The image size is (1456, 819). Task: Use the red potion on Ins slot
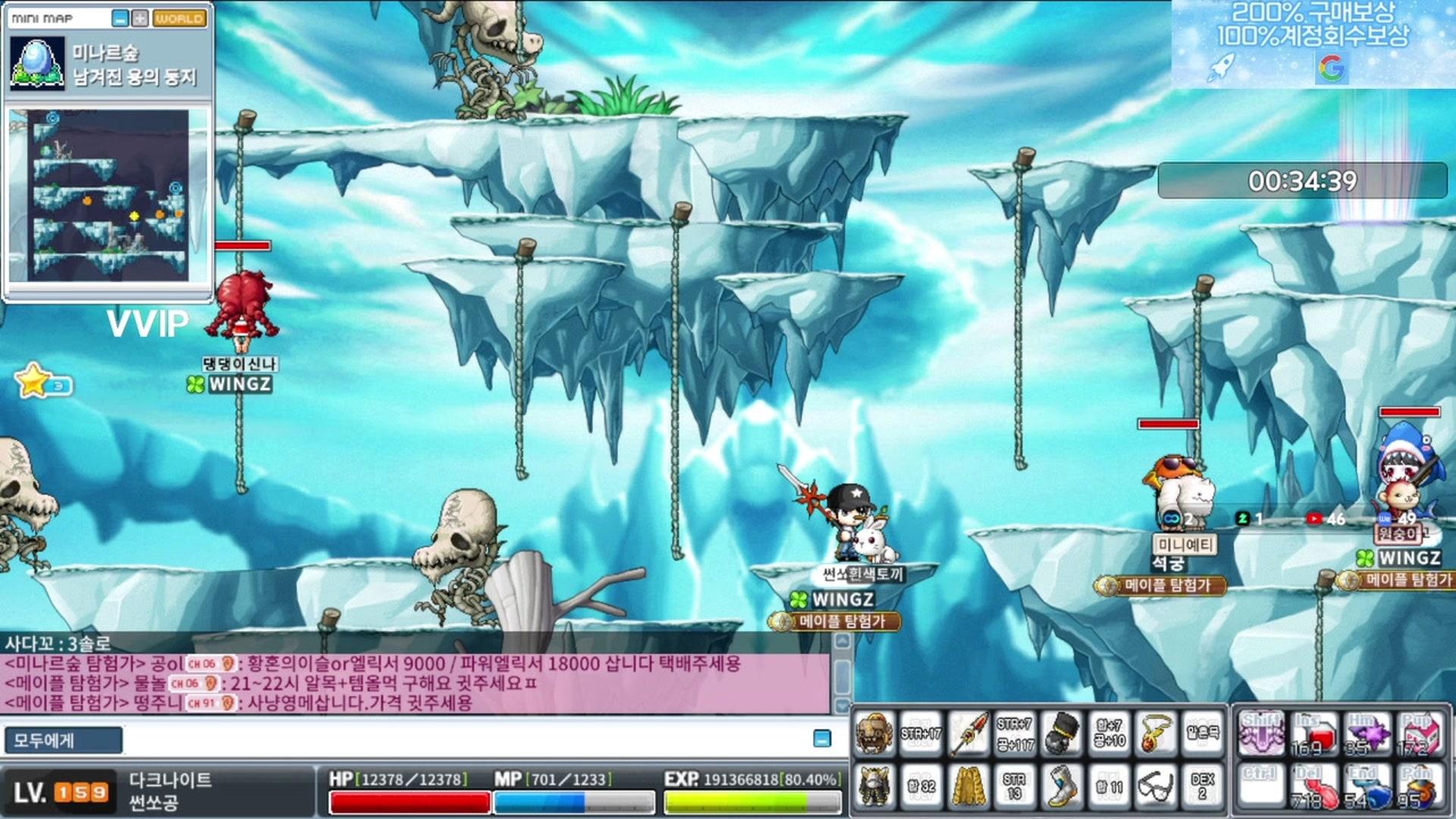1316,734
